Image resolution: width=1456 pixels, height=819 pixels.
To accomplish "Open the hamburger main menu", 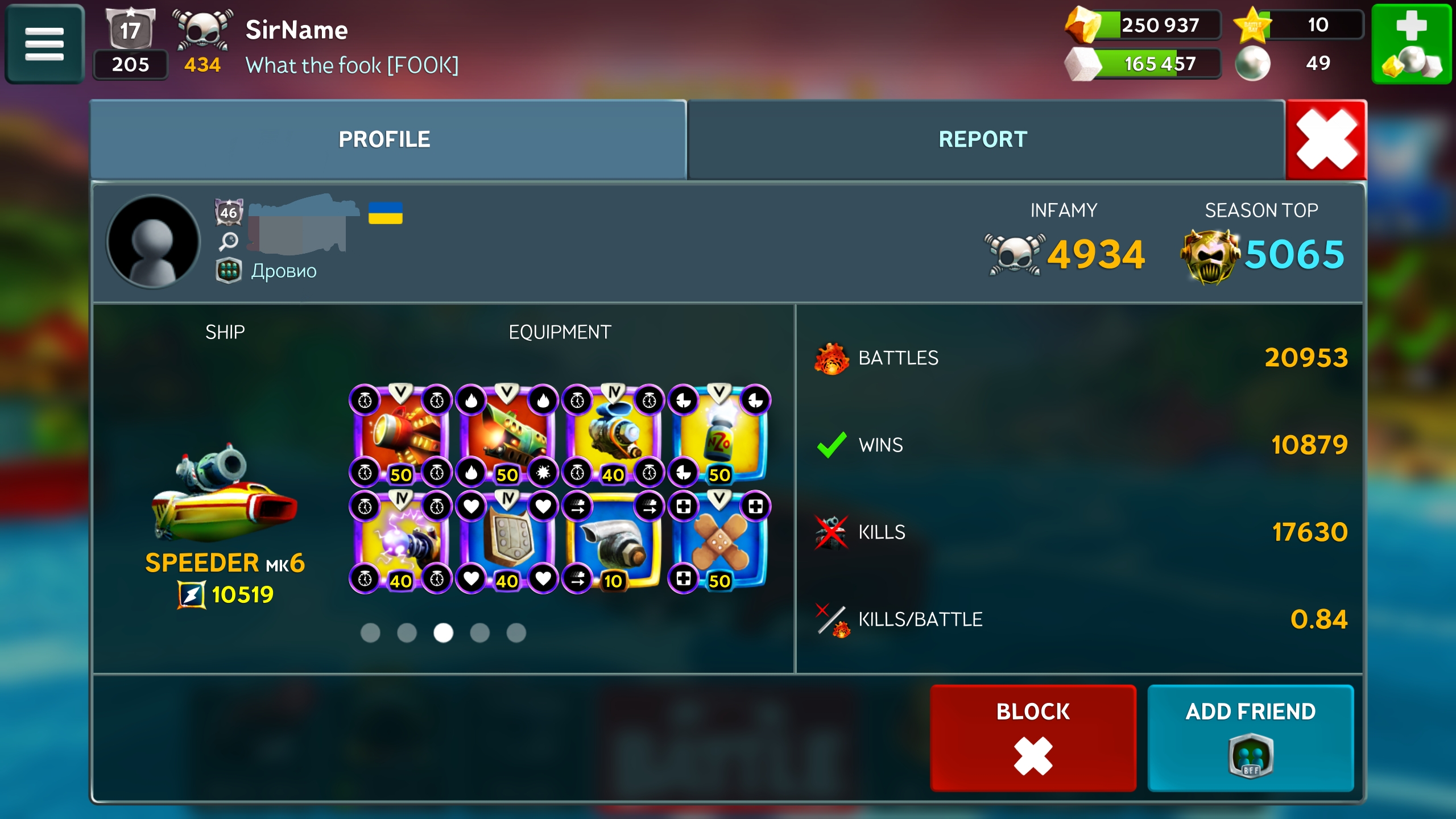I will pyautogui.click(x=44, y=44).
